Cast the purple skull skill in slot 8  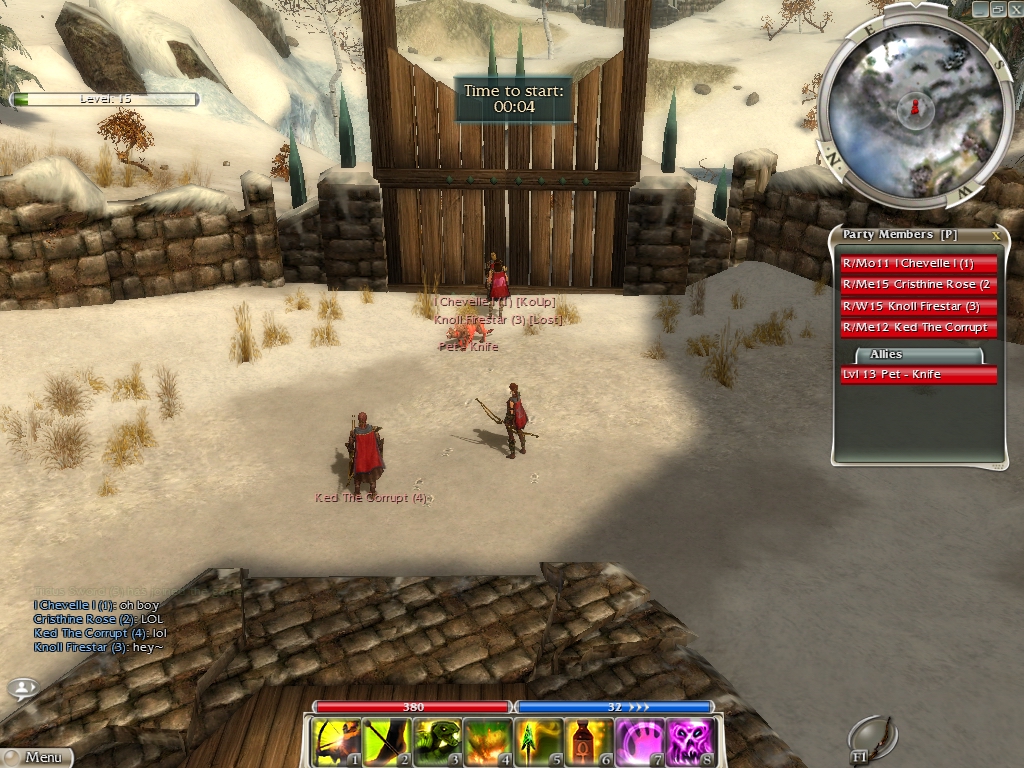[x=691, y=743]
